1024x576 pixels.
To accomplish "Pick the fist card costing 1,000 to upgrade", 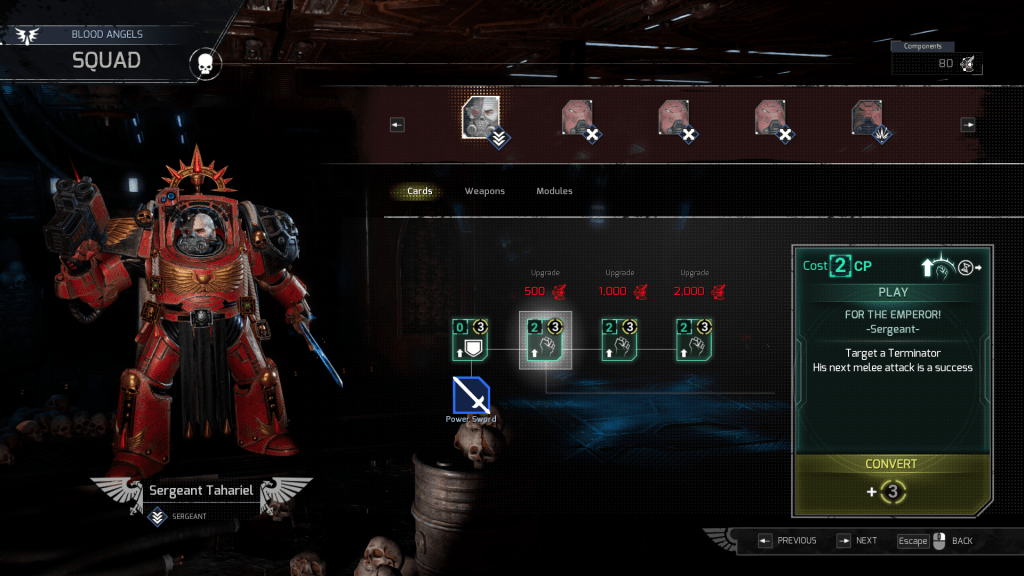I will 619,339.
